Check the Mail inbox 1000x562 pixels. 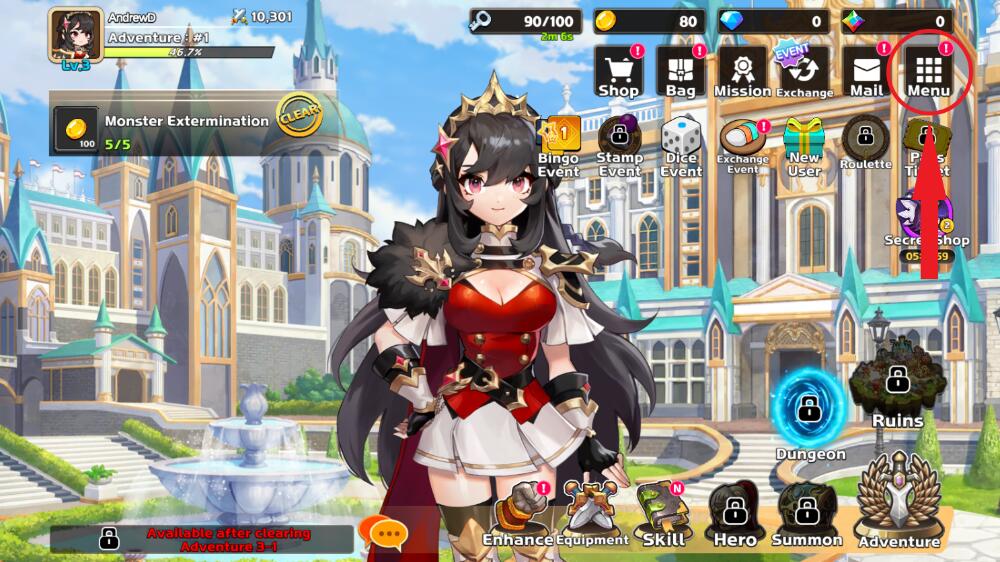(x=866, y=72)
